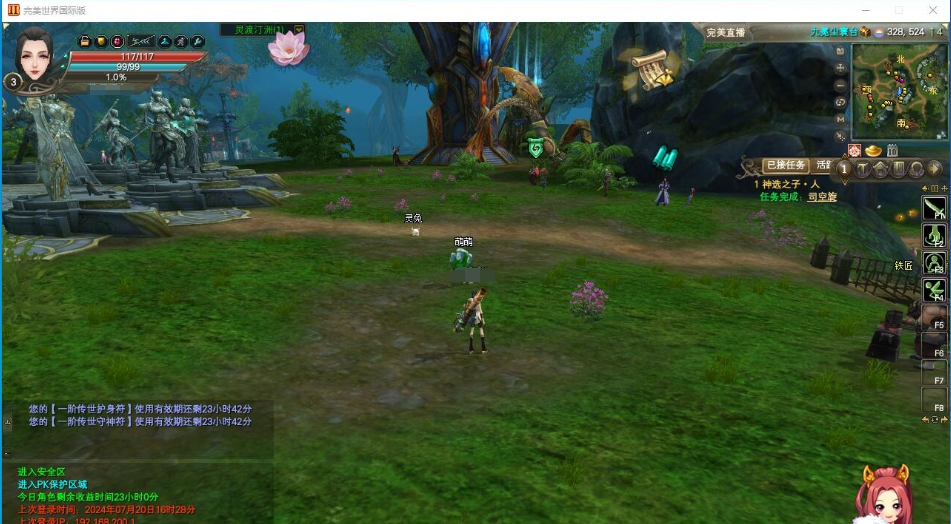
Task: Select the yellow shield icon by the portrait
Action: [x=101, y=41]
